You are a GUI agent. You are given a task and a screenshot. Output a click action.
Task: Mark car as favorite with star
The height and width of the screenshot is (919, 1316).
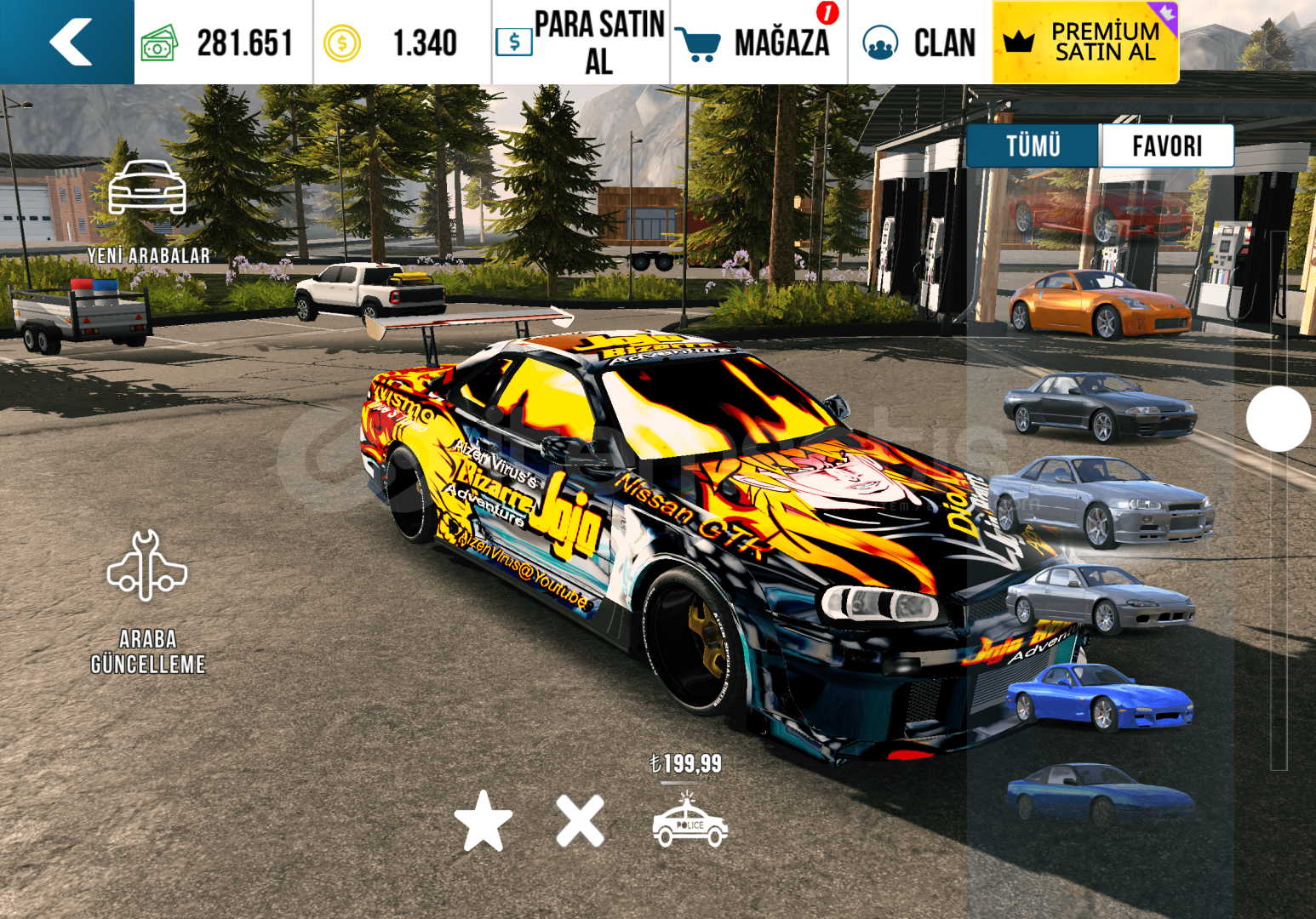(x=483, y=821)
